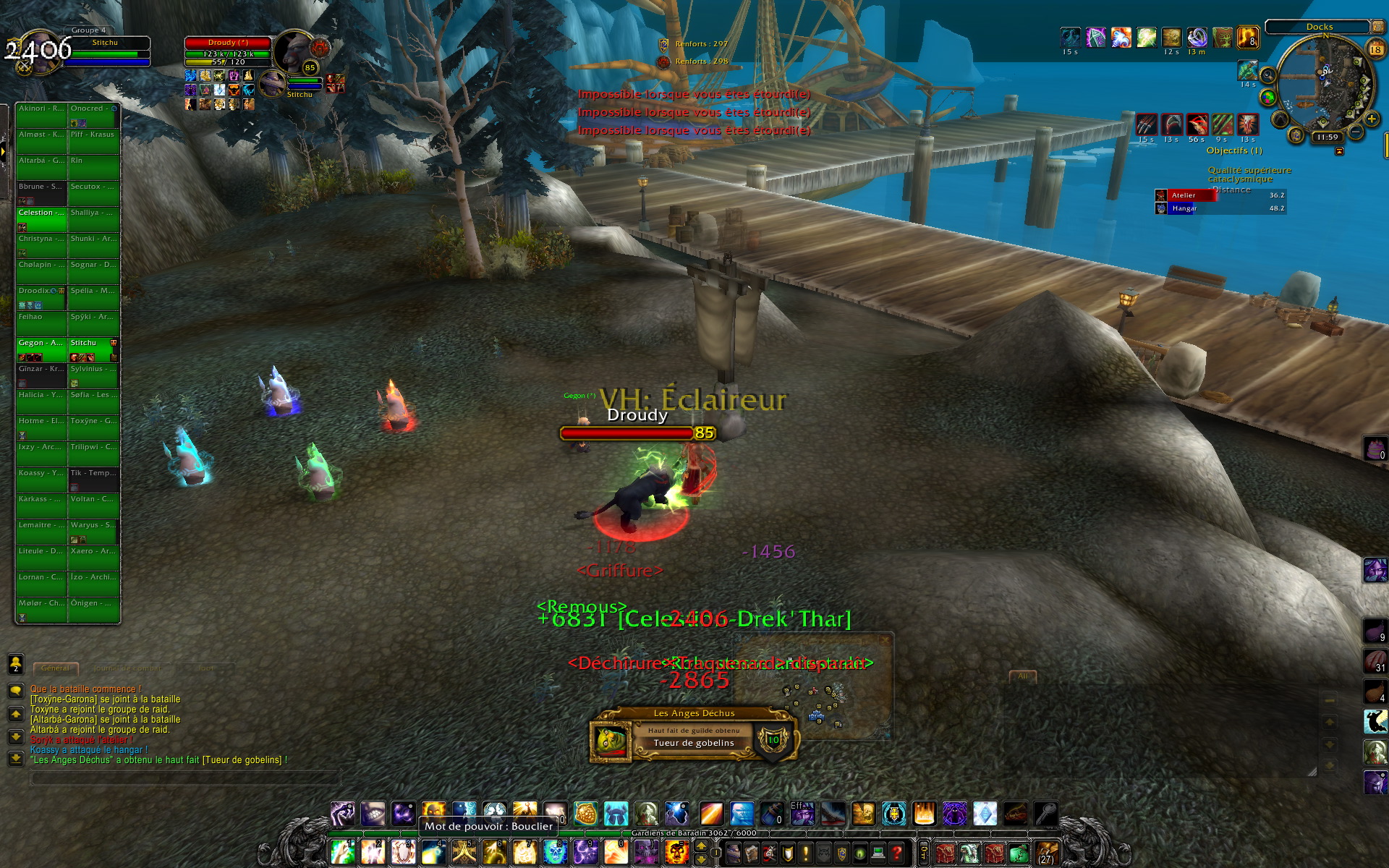Switch to the Général chat tab
The image size is (1389, 868).
click(56, 668)
